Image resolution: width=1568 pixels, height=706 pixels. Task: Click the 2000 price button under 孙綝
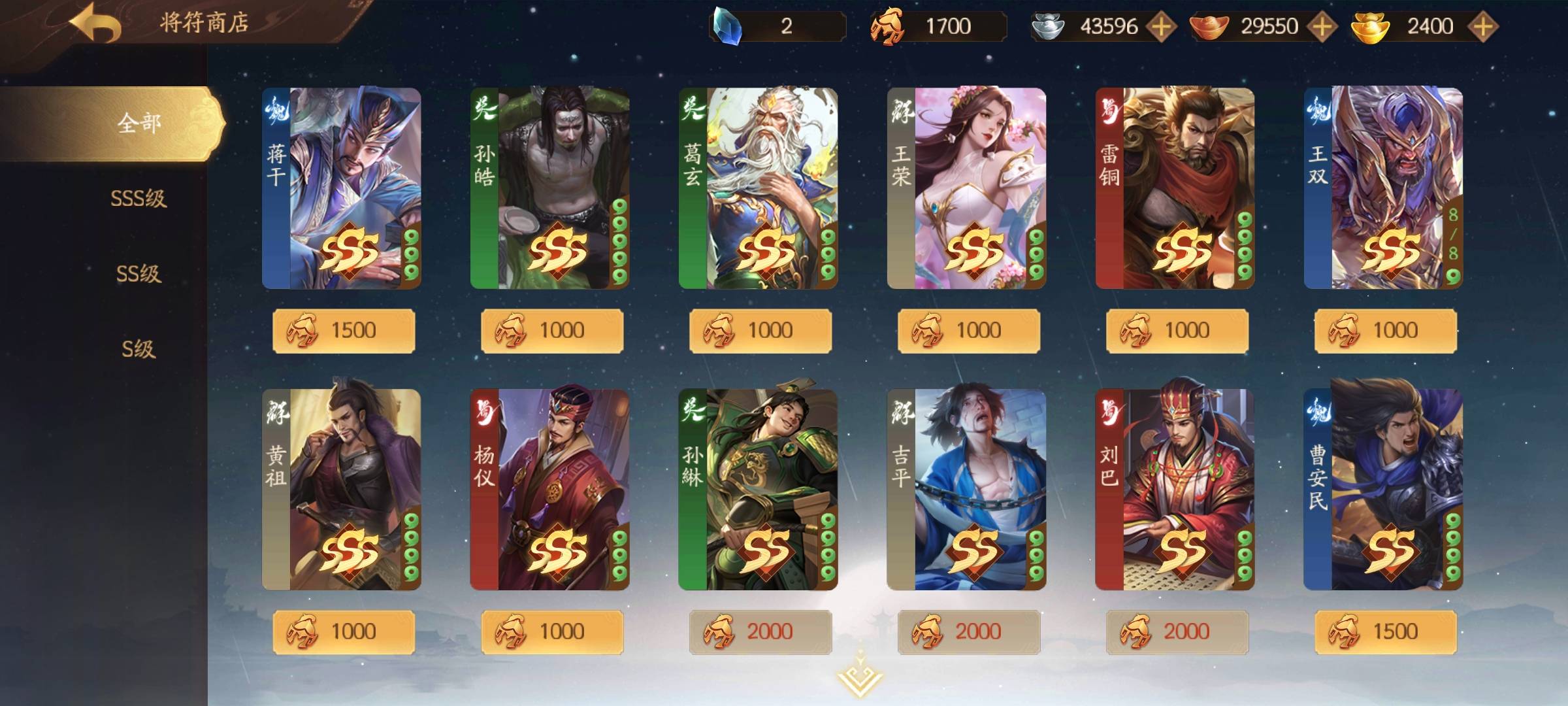click(x=760, y=632)
